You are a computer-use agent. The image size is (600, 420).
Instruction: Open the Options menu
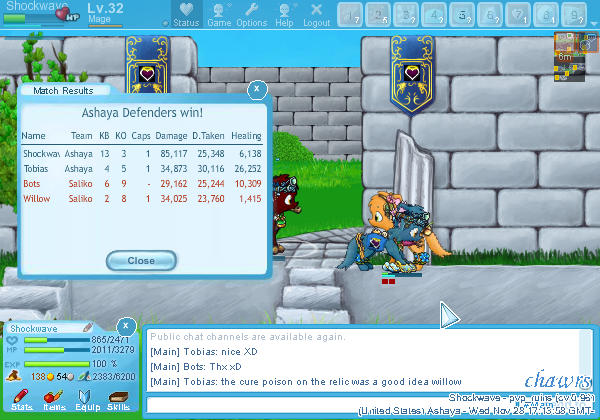251,14
